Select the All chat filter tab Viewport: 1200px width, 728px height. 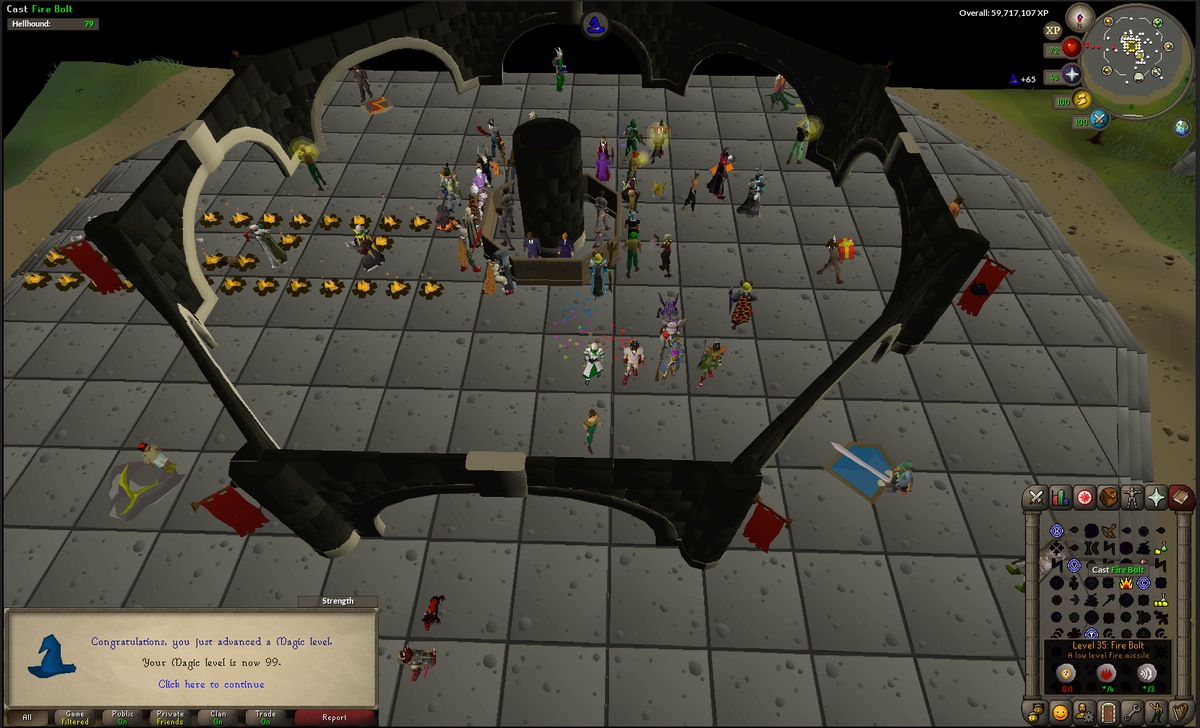(27, 717)
